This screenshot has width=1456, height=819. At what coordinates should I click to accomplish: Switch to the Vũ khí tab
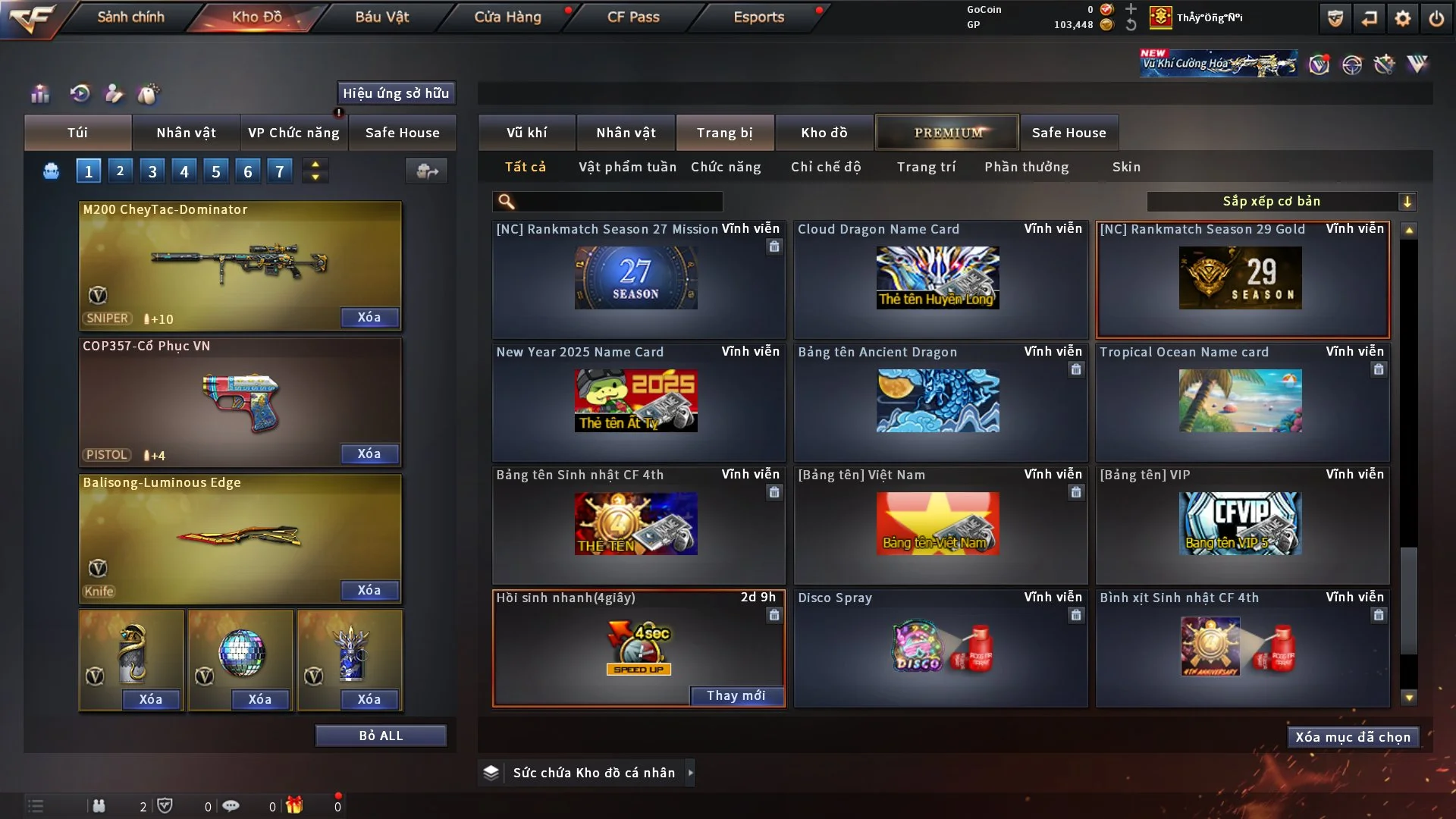pyautogui.click(x=526, y=133)
